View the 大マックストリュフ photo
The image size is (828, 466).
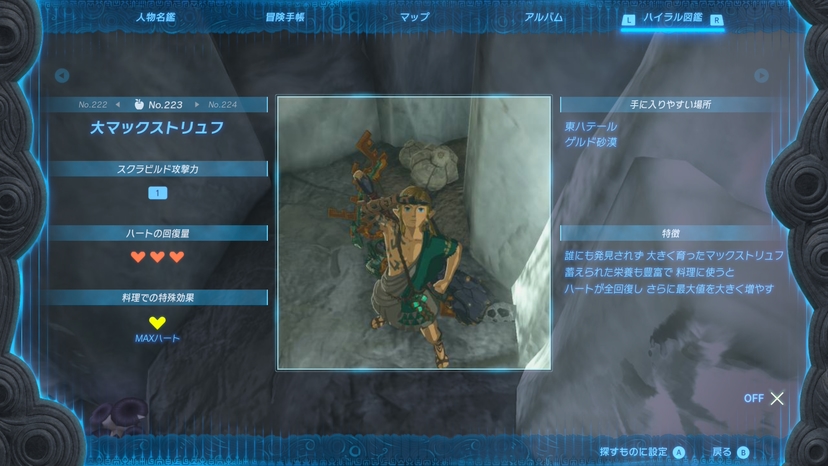[414, 233]
